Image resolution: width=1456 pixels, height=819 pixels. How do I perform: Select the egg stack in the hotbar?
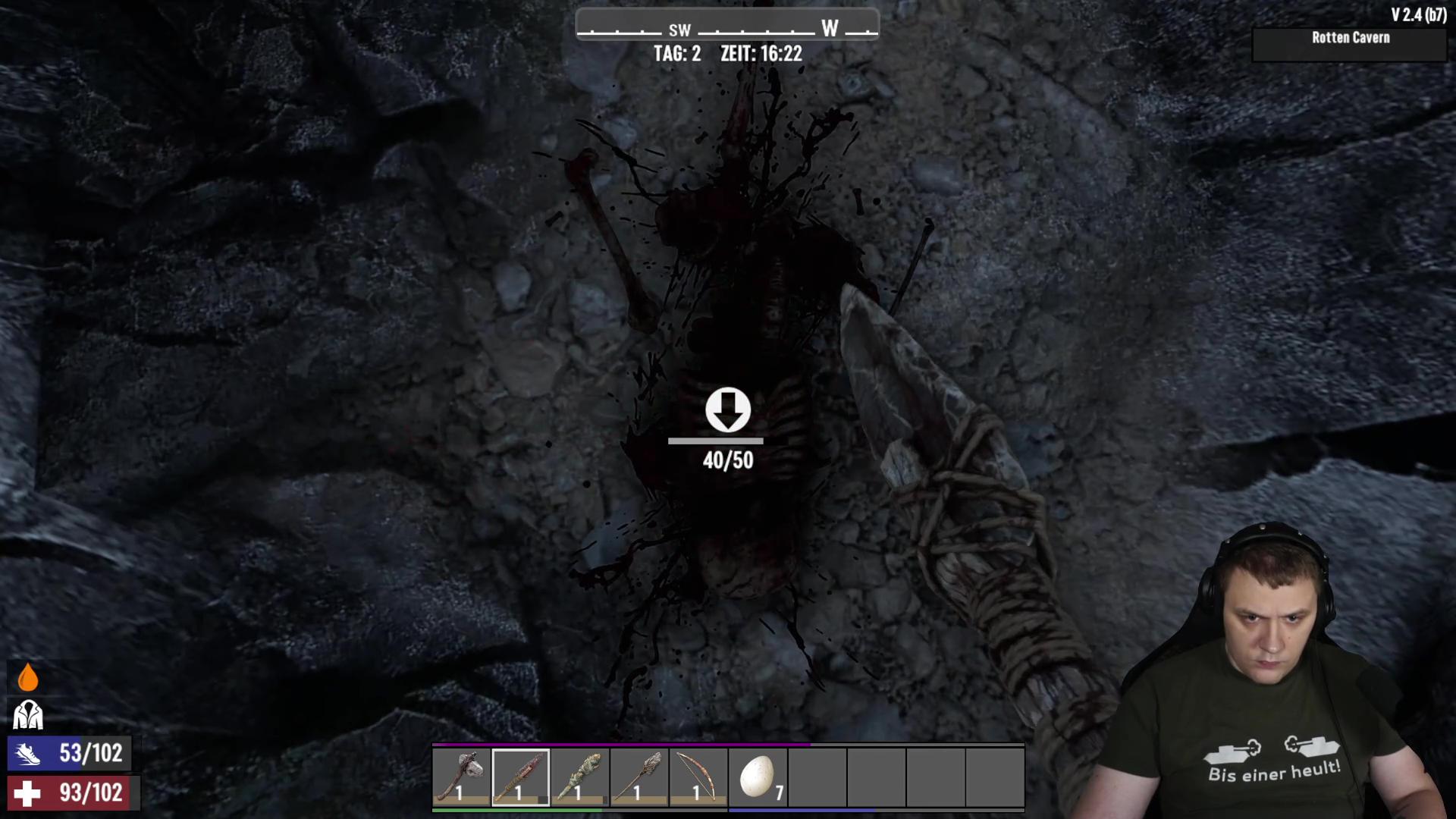[x=757, y=777]
